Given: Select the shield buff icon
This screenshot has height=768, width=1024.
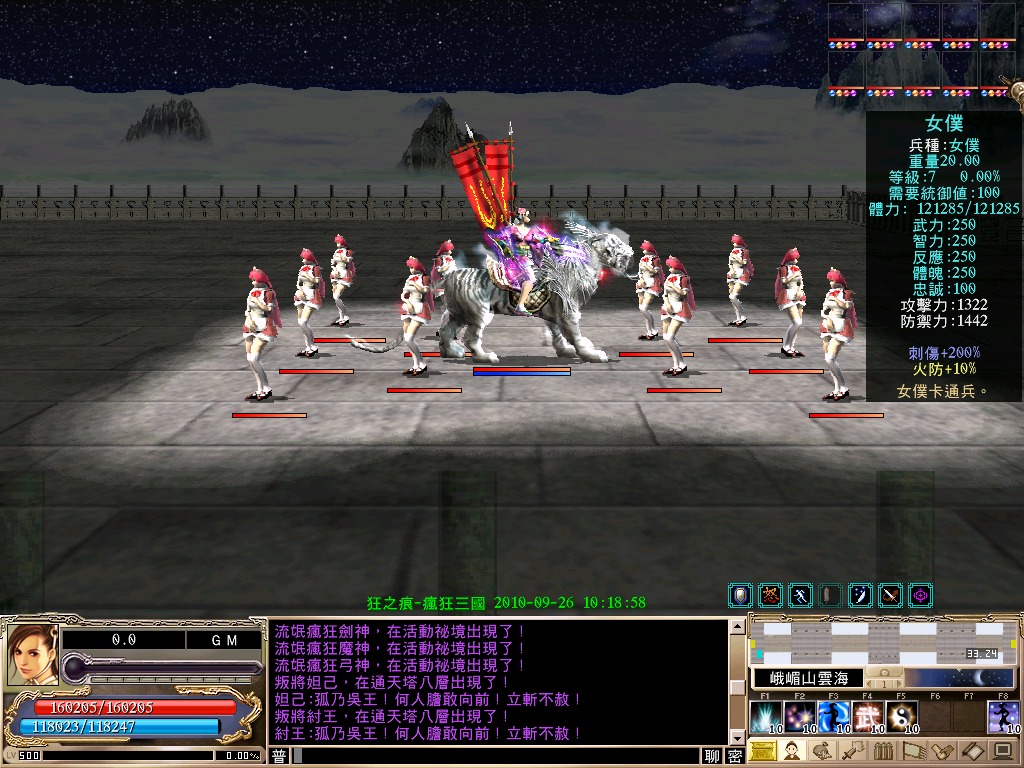Looking at the screenshot, I should pos(740,596).
